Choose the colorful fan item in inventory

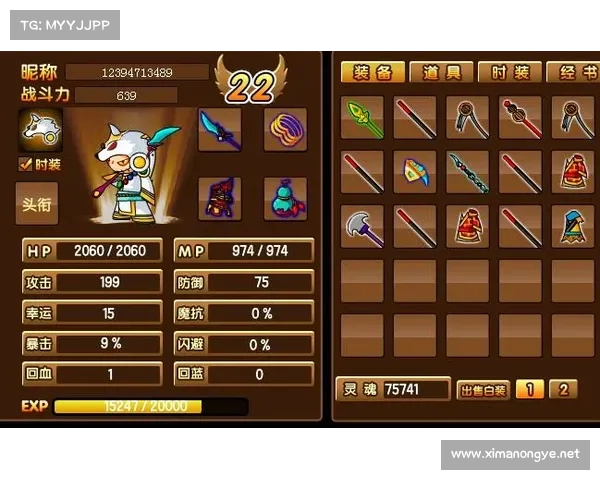(x=415, y=172)
